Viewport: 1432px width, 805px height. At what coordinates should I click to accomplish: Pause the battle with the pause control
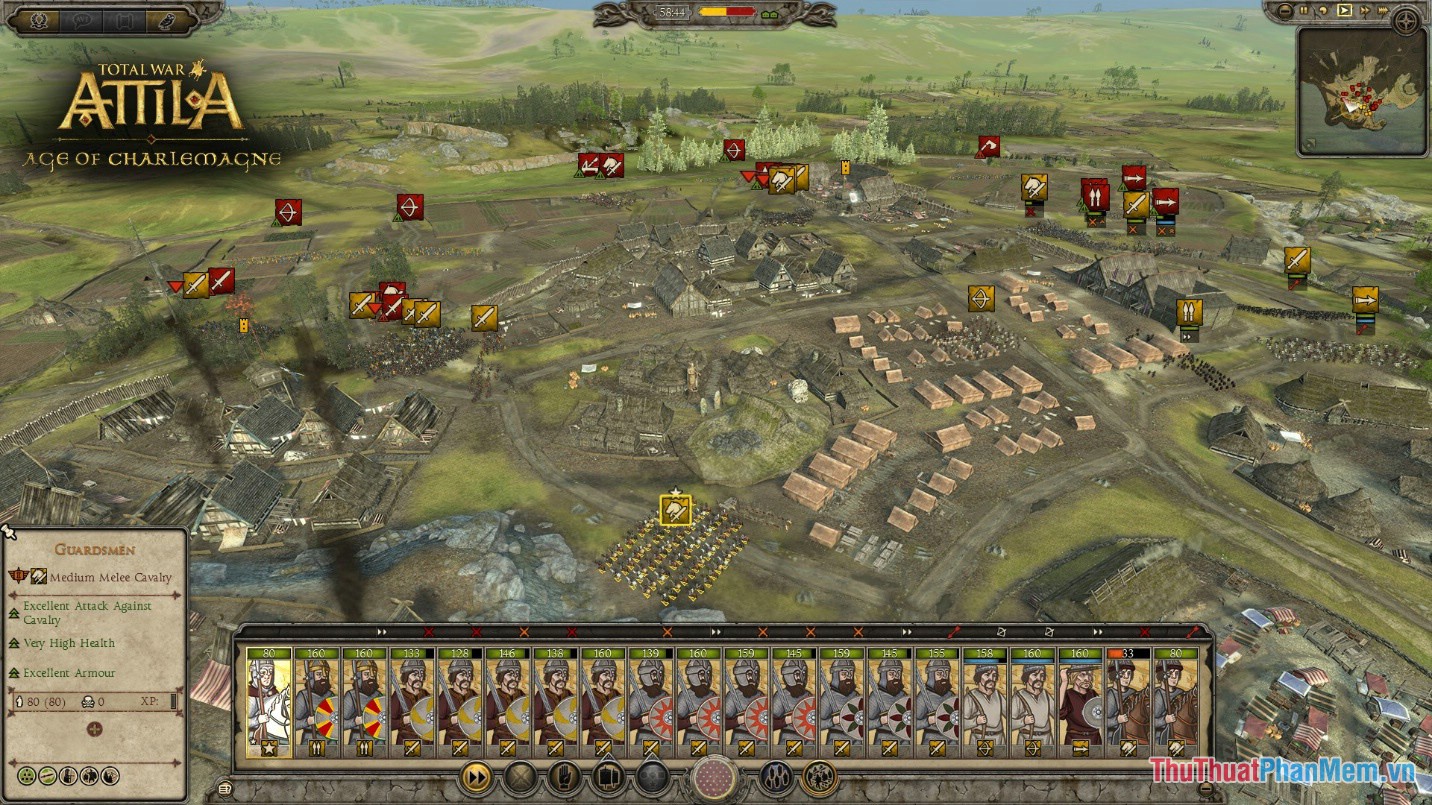[x=1304, y=10]
